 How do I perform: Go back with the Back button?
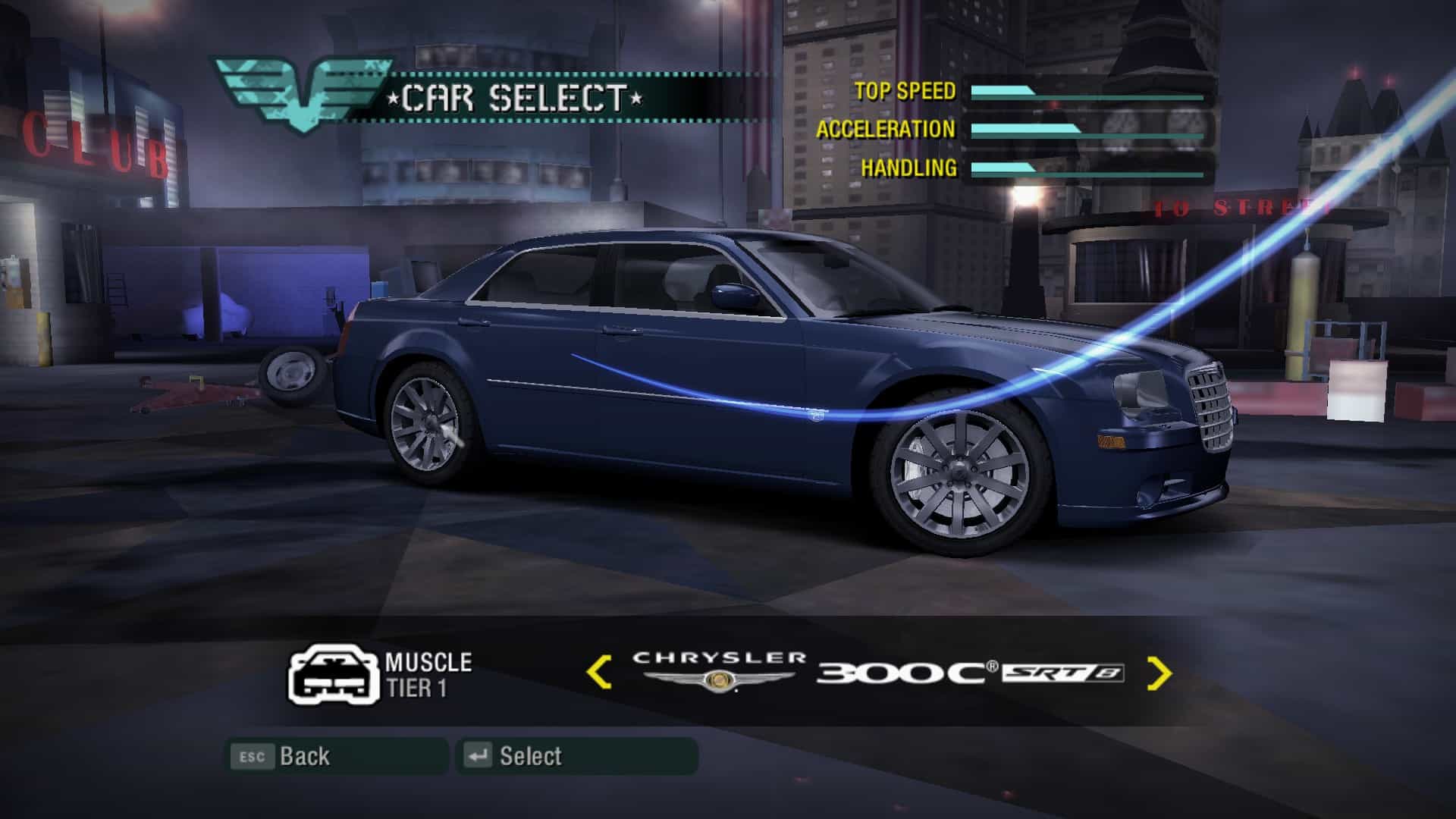(x=337, y=756)
